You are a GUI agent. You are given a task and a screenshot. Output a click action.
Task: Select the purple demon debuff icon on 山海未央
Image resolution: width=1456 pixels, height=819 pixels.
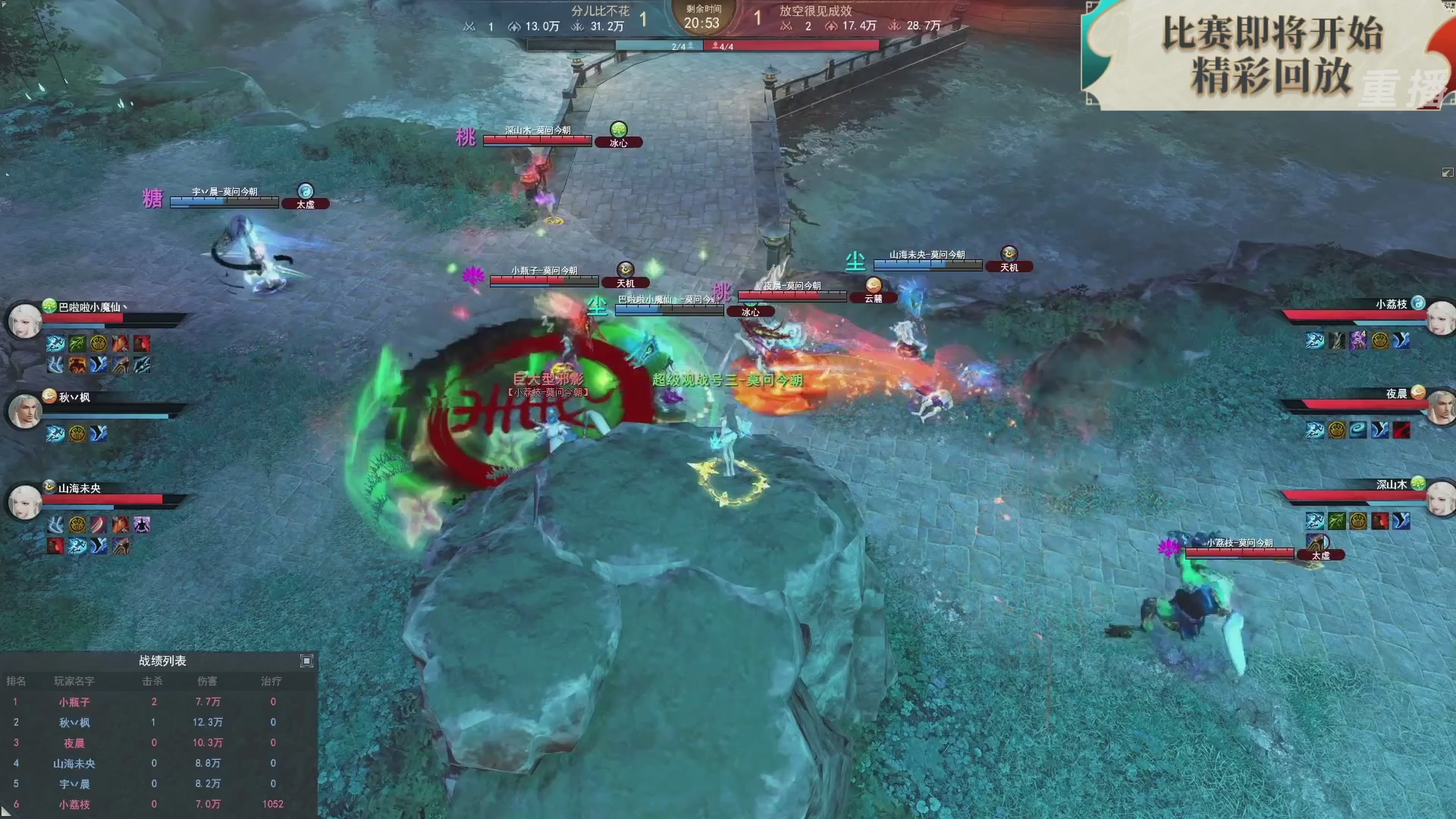pyautogui.click(x=142, y=525)
